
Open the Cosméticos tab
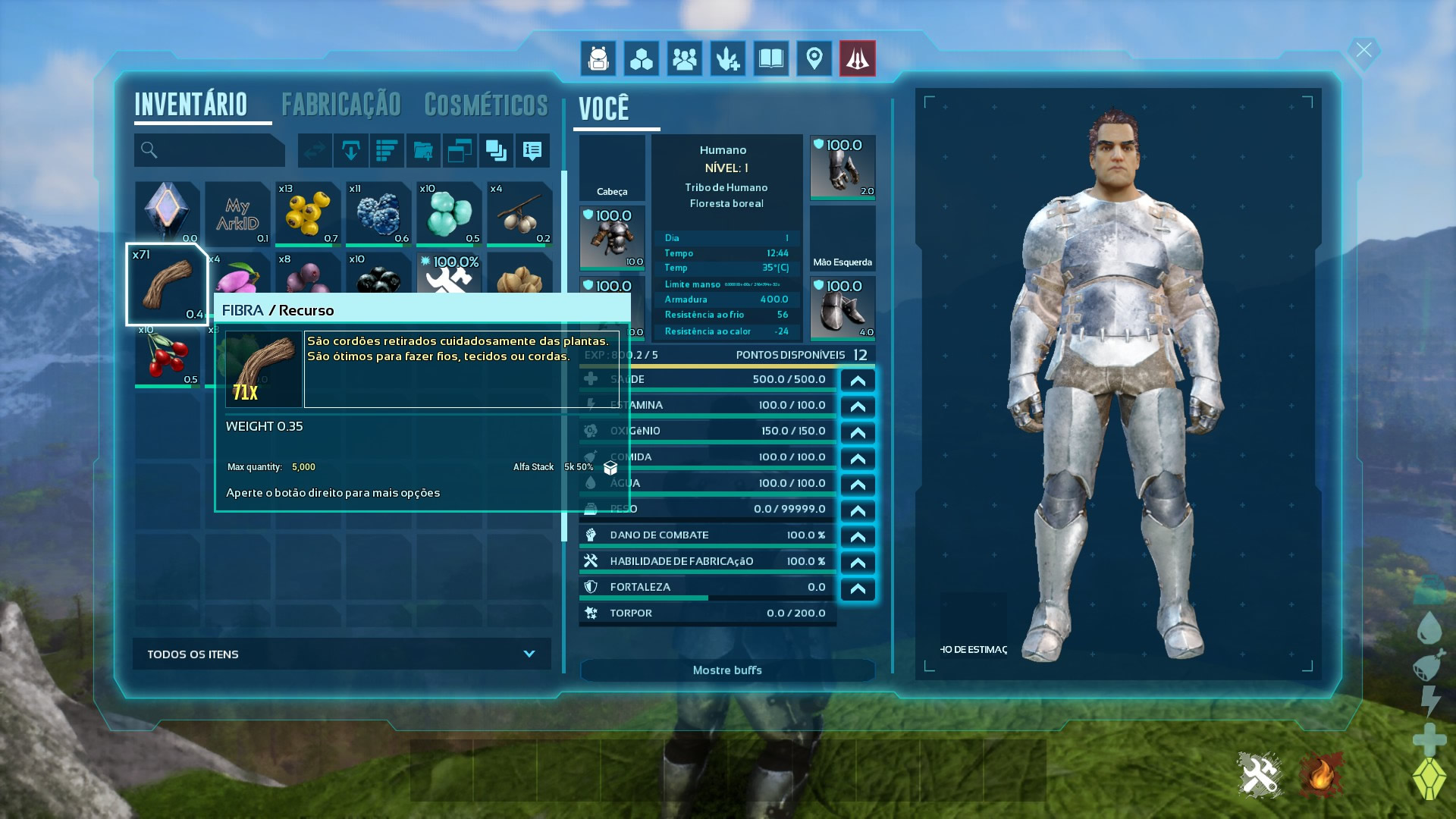click(485, 105)
